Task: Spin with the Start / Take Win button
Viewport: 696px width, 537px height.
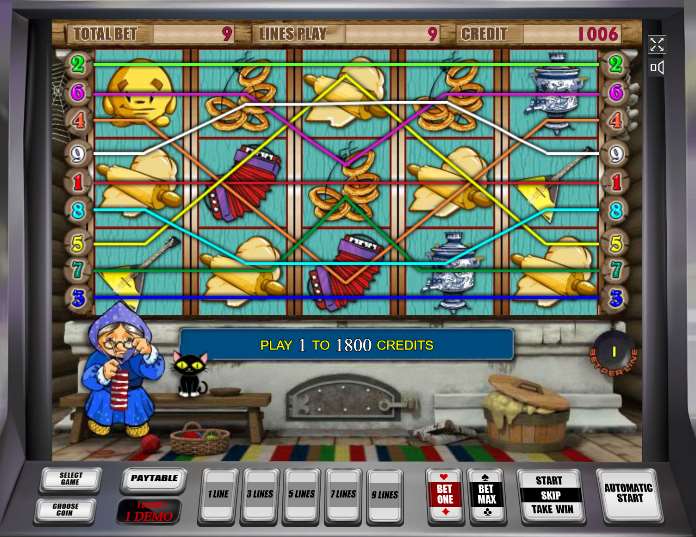Action: [x=549, y=495]
